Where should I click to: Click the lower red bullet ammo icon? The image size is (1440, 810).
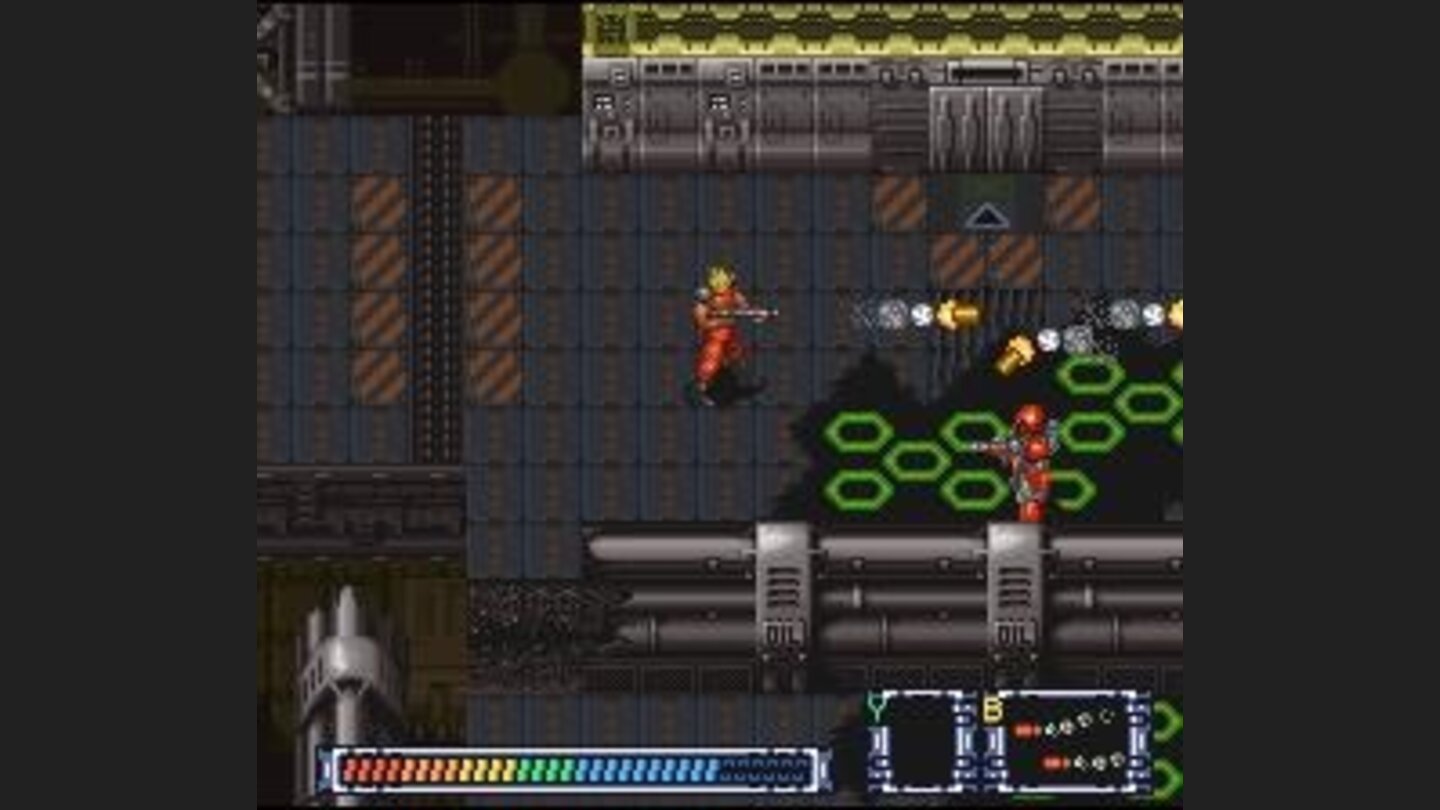pos(1055,763)
